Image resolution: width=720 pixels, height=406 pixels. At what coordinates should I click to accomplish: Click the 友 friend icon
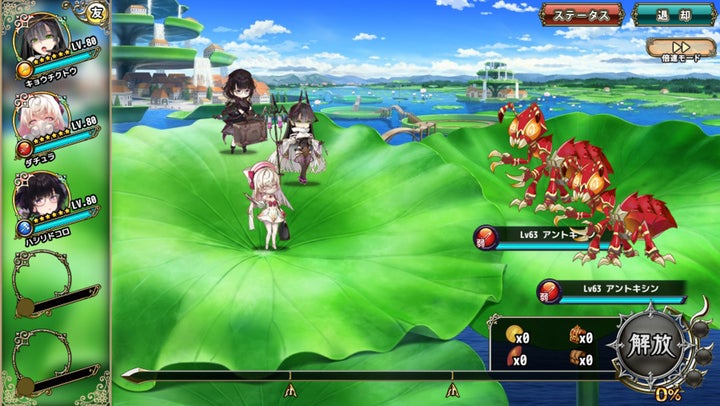pyautogui.click(x=96, y=13)
